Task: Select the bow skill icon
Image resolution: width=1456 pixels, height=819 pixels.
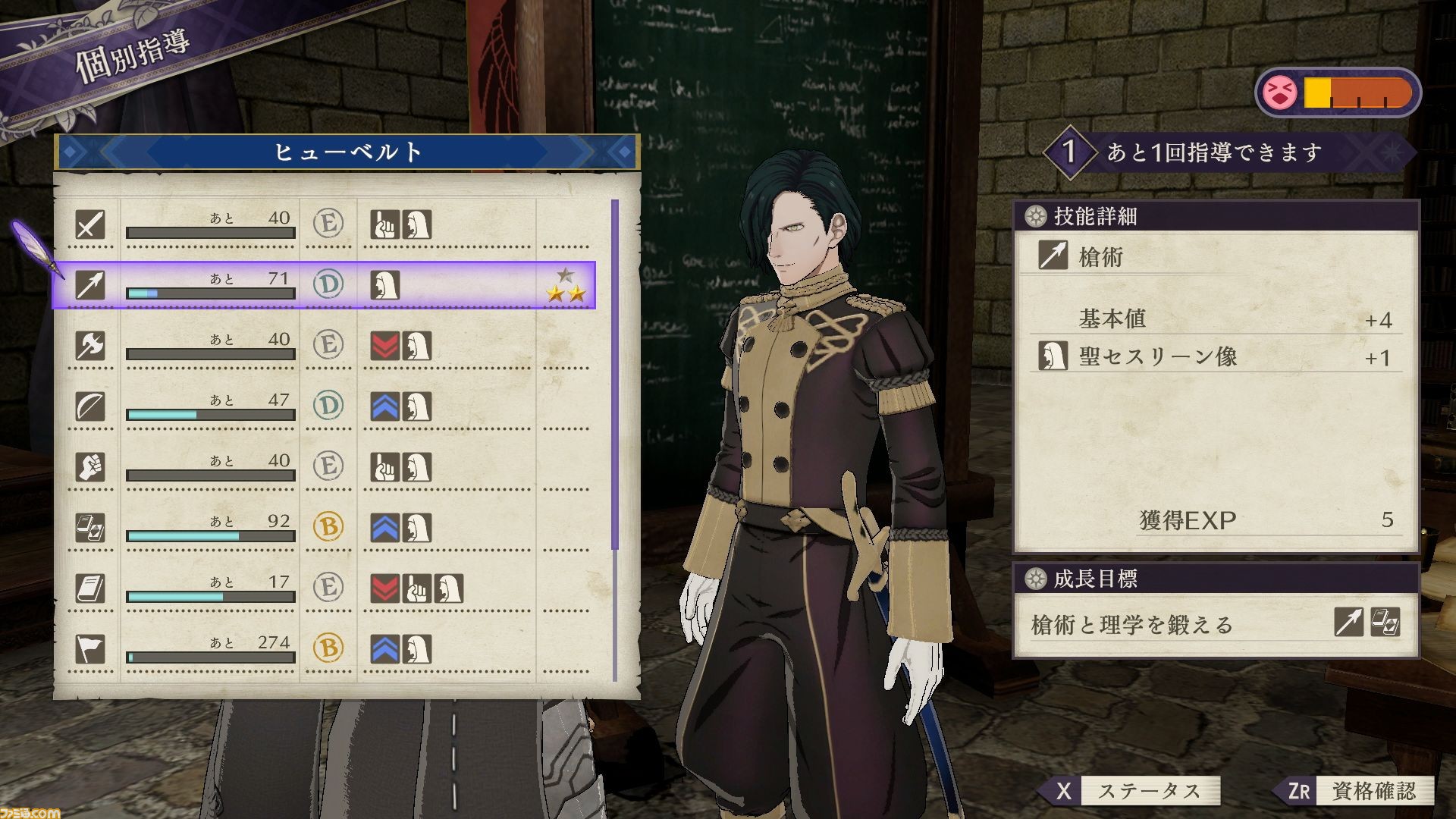Action: (x=90, y=407)
